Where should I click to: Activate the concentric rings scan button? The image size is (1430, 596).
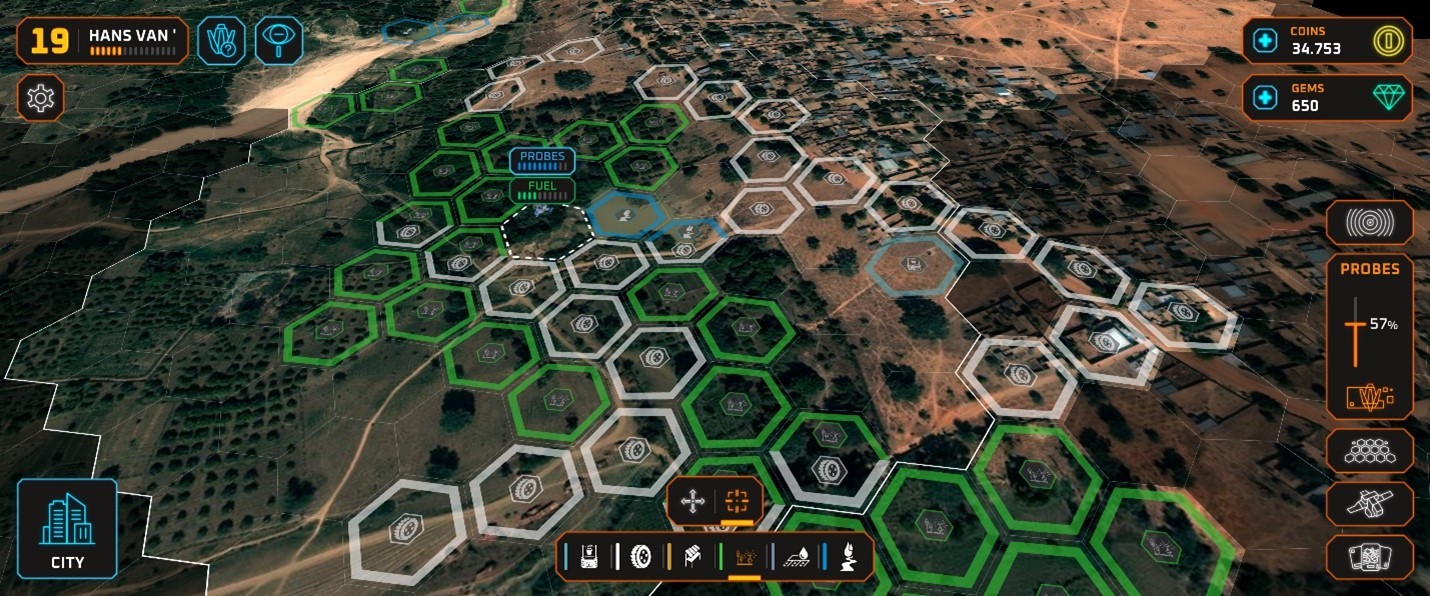tap(1369, 223)
